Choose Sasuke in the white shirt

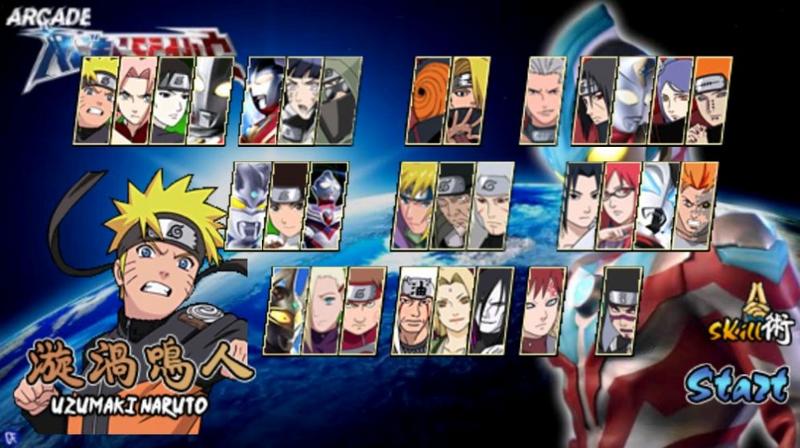point(580,205)
